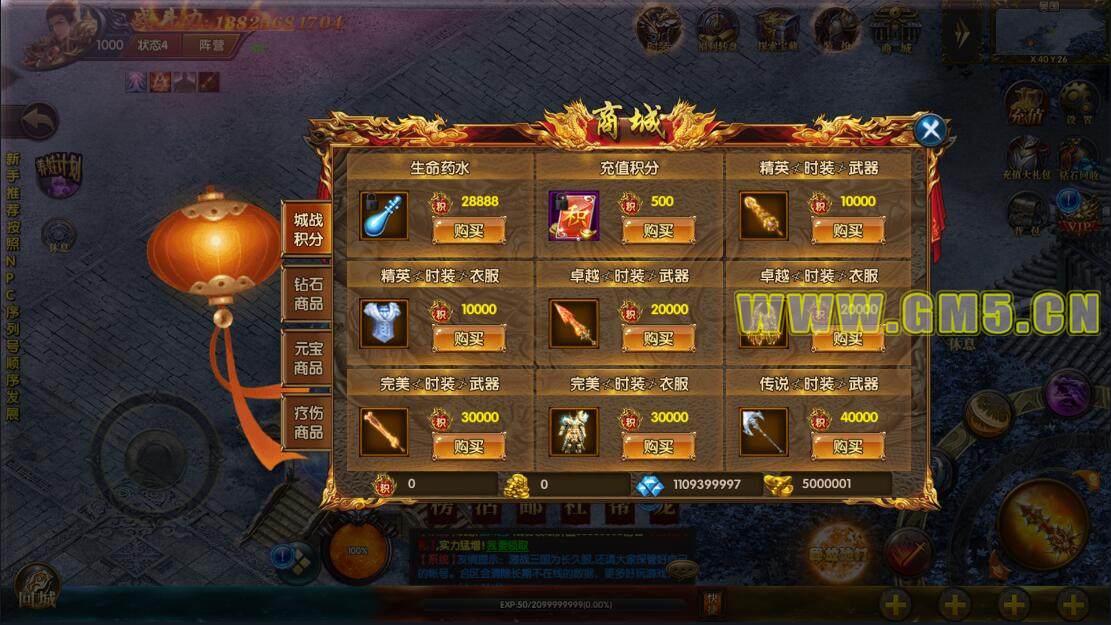Click the 状态4 status button

[x=153, y=45]
